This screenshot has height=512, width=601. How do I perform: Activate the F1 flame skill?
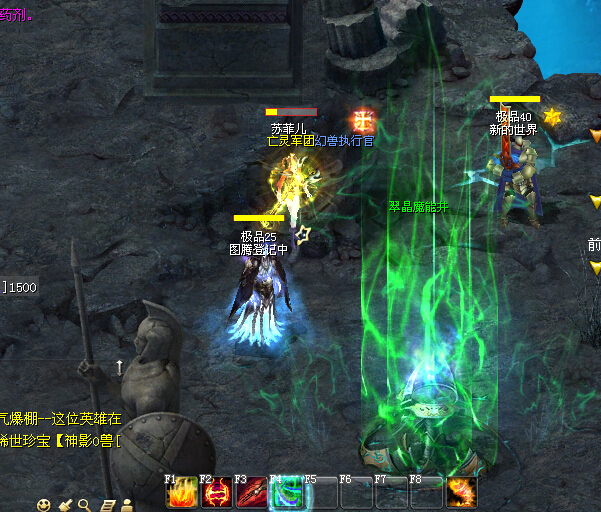click(x=181, y=493)
